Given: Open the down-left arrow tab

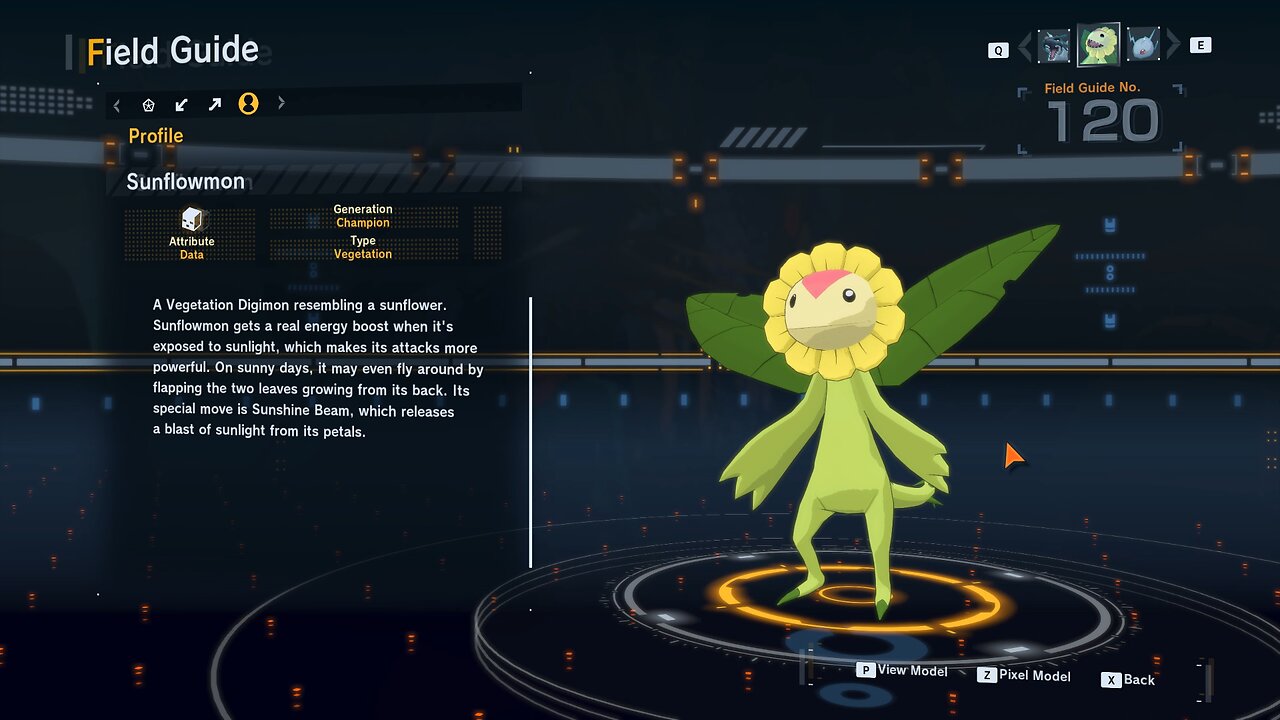Looking at the screenshot, I should point(181,104).
